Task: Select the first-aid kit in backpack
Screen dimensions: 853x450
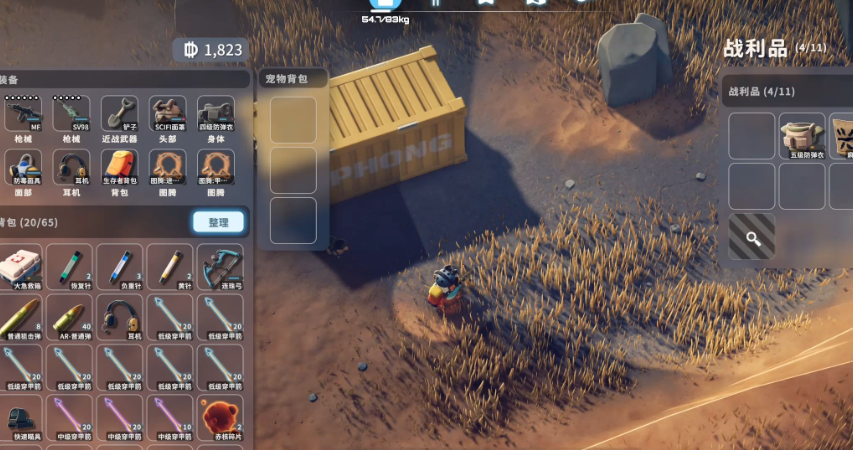Action: 20,268
